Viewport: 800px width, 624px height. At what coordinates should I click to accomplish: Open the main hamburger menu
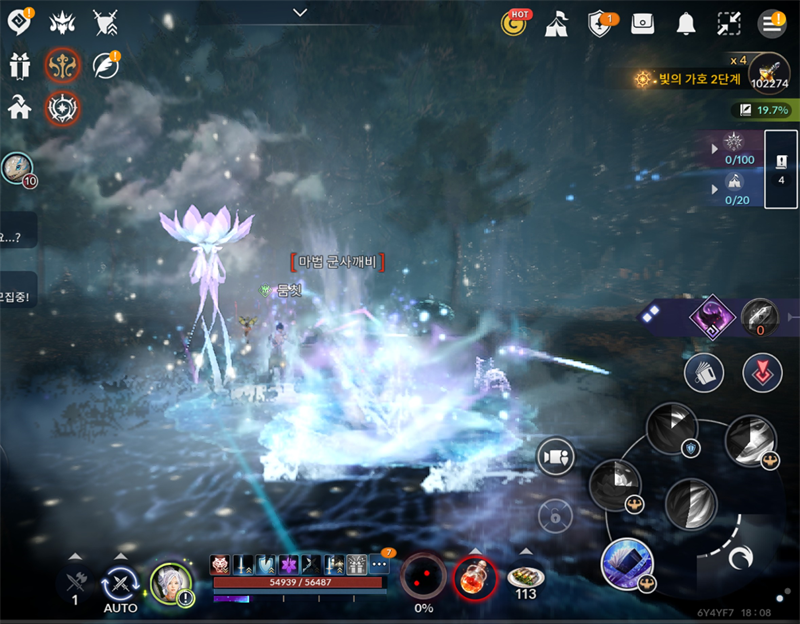pos(772,24)
